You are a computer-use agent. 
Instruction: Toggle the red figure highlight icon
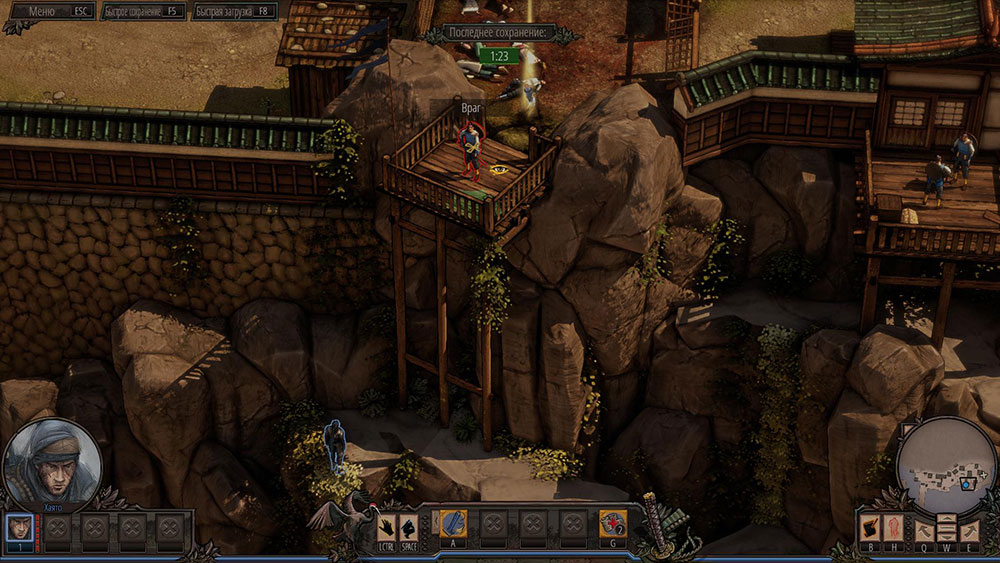893,528
